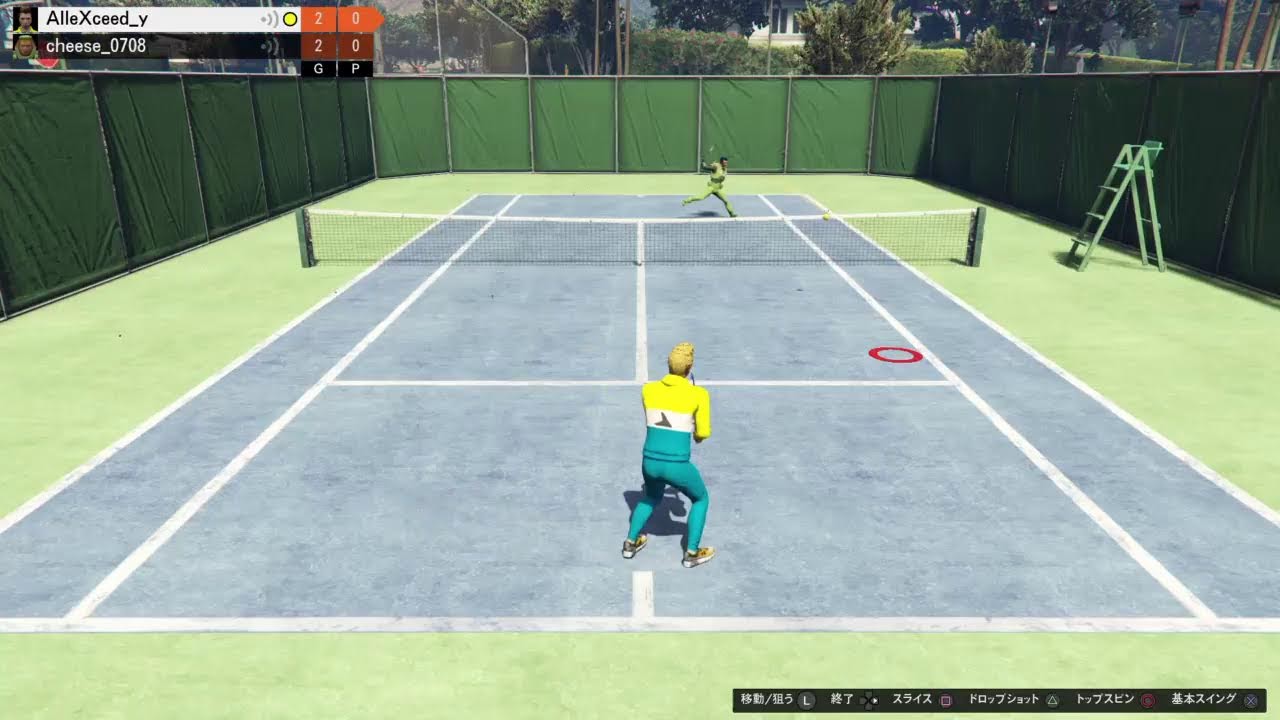Viewport: 1280px width, 720px height.
Task: Click cheese_0708's player portrait
Action: (x=24, y=46)
